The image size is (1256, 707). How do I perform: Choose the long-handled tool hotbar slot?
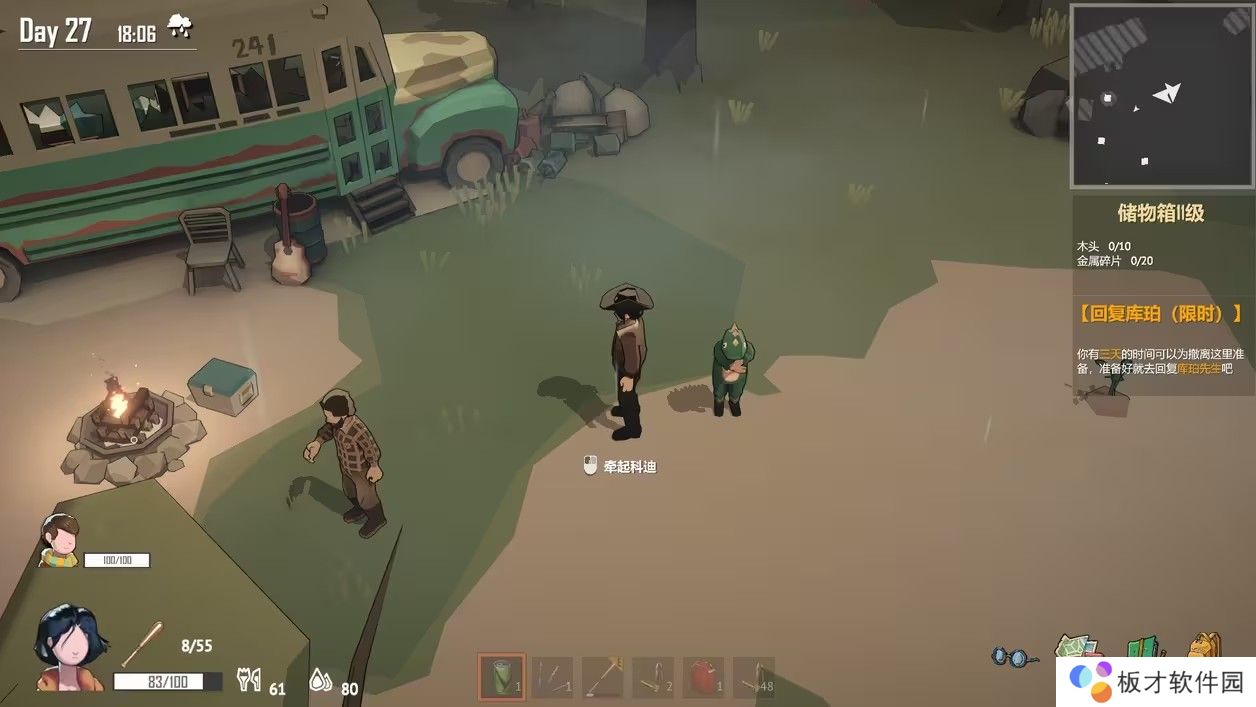[603, 677]
